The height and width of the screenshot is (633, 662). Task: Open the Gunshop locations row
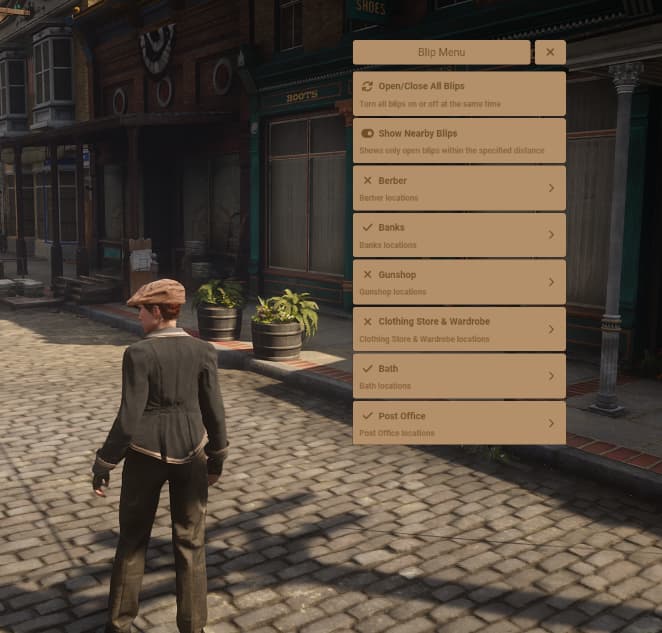(x=459, y=282)
